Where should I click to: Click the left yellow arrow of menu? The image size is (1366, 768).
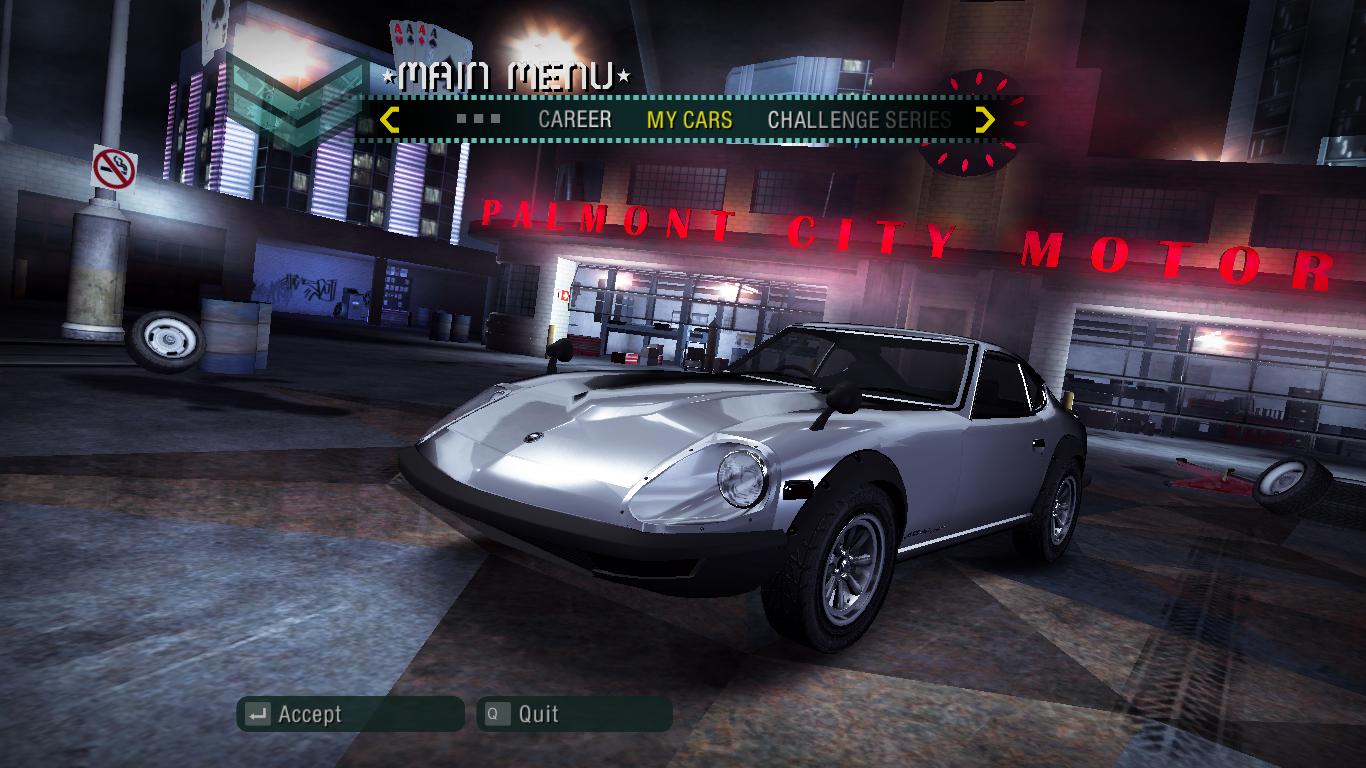[x=390, y=120]
